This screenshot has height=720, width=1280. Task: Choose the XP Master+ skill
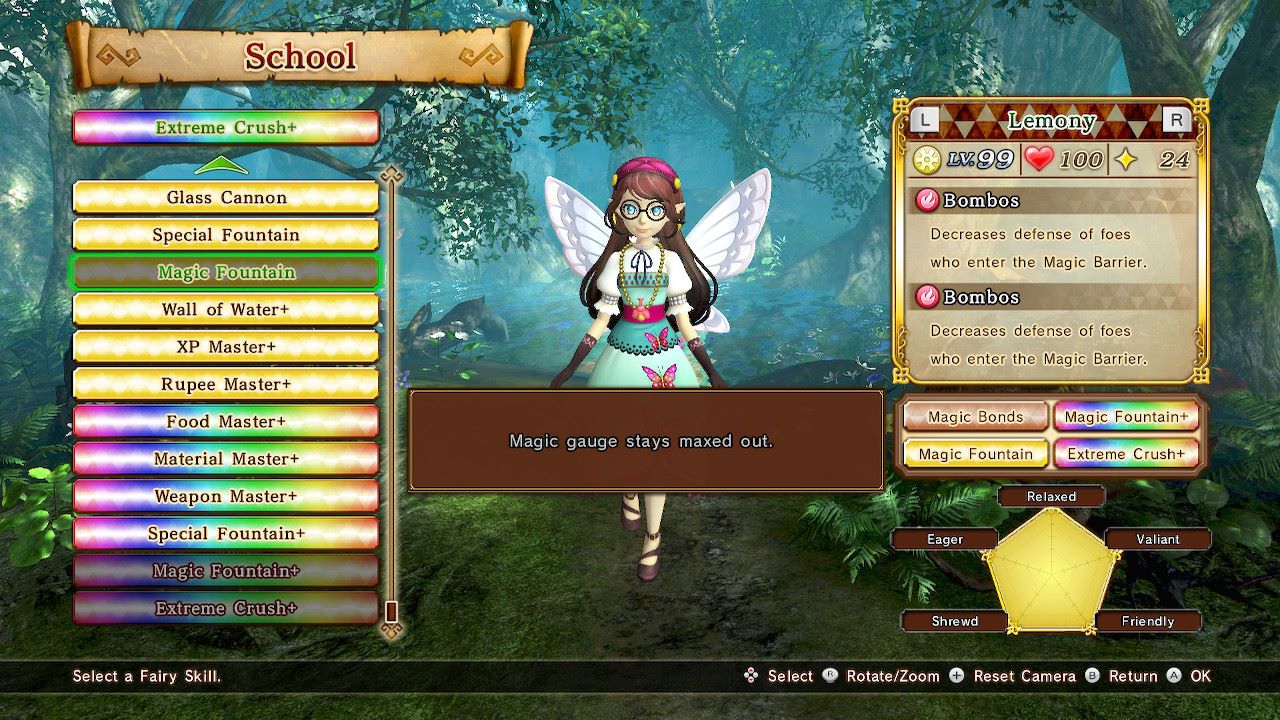click(x=226, y=347)
